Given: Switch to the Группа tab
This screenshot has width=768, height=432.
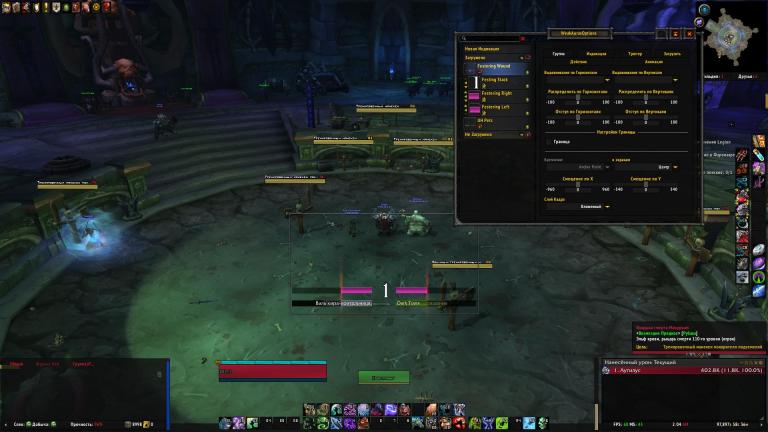Looking at the screenshot, I should pos(558,53).
